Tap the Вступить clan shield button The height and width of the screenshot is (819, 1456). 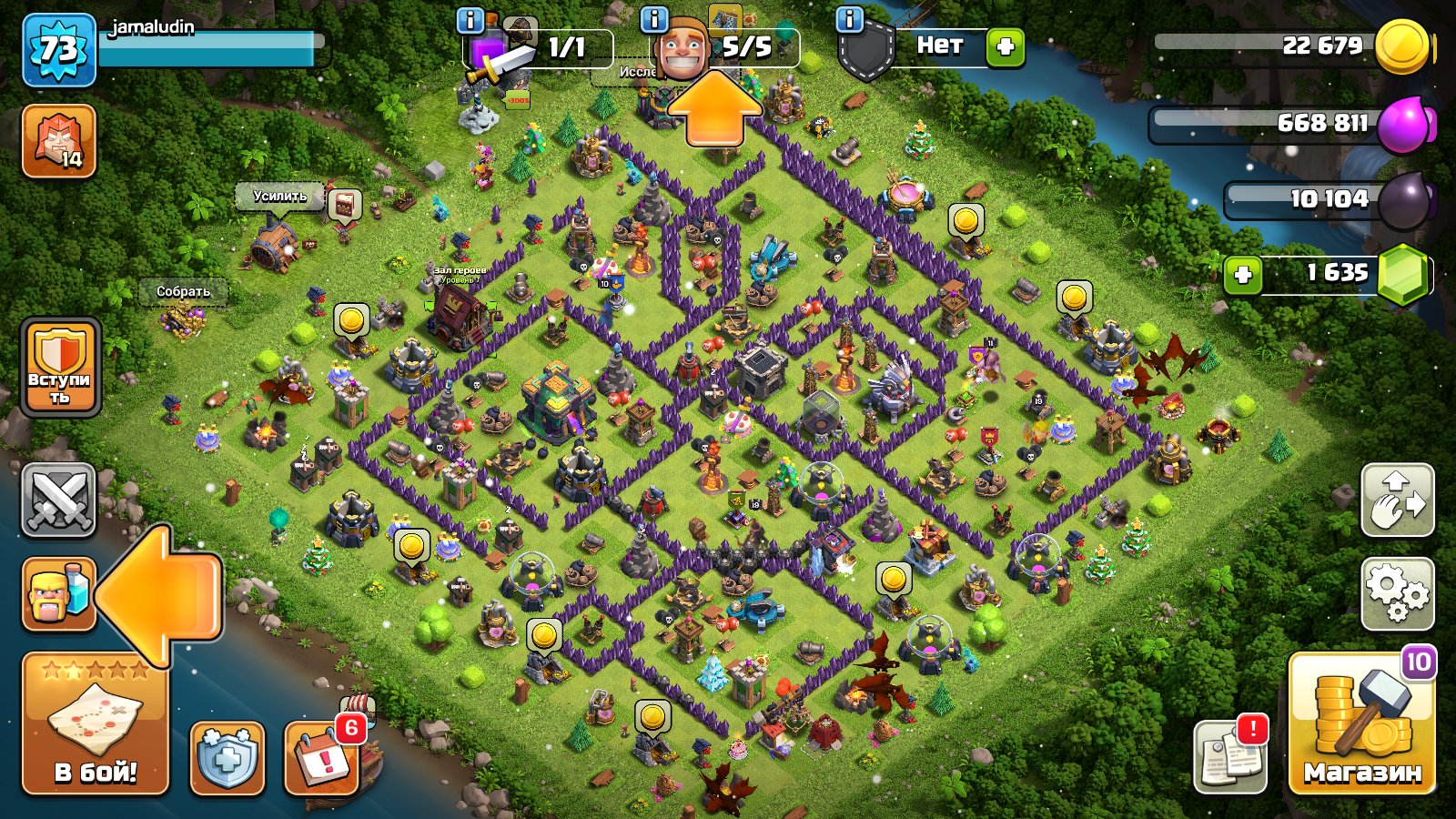[x=60, y=368]
